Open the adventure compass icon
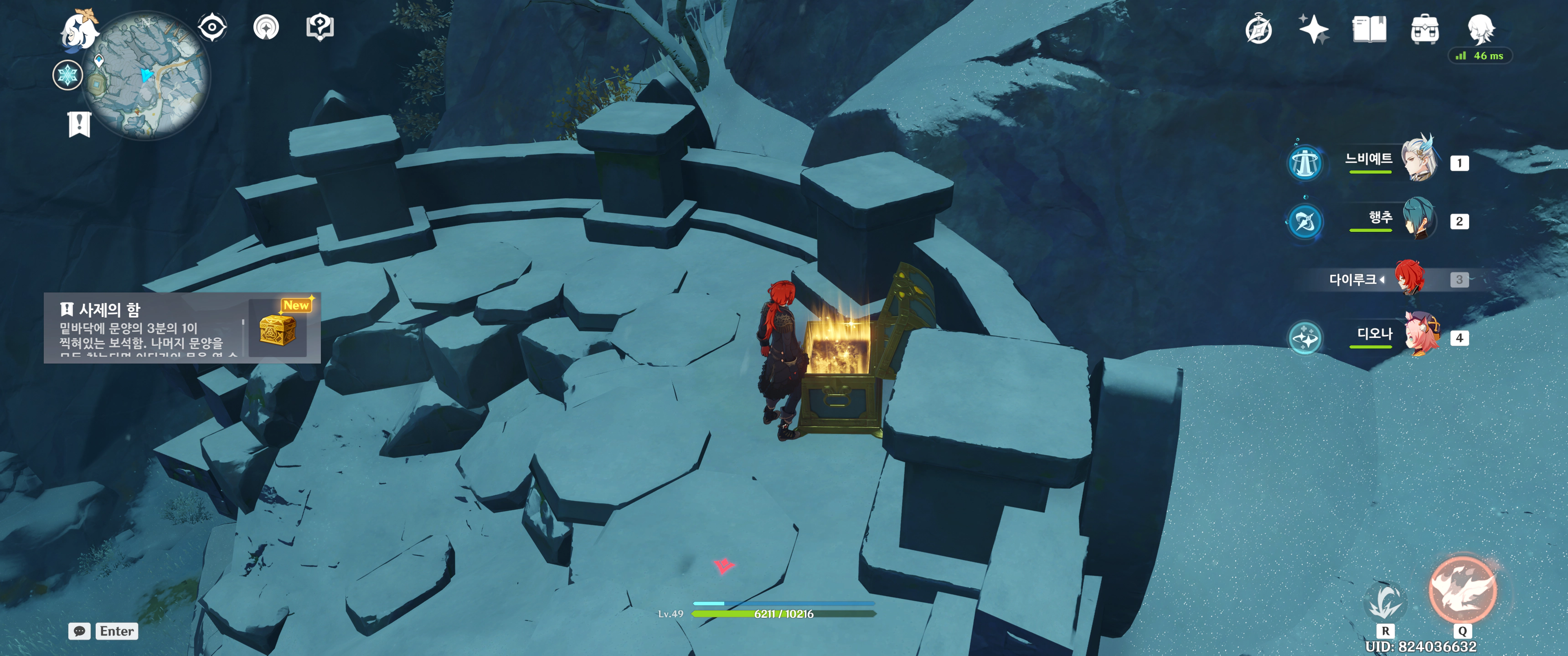Screen dimensions: 1568x656 [x=1258, y=30]
